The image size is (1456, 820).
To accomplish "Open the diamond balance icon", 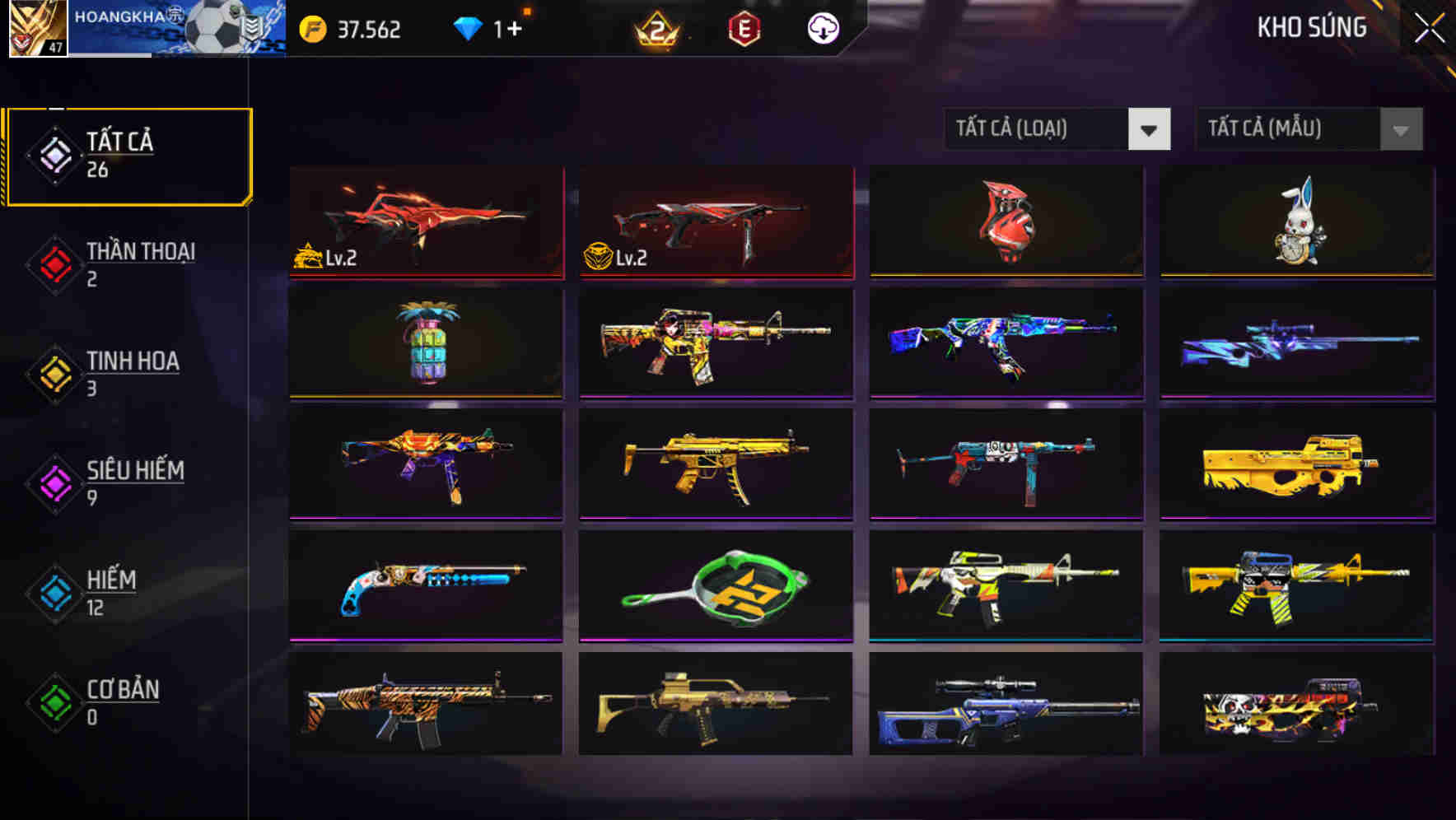I will tap(469, 27).
